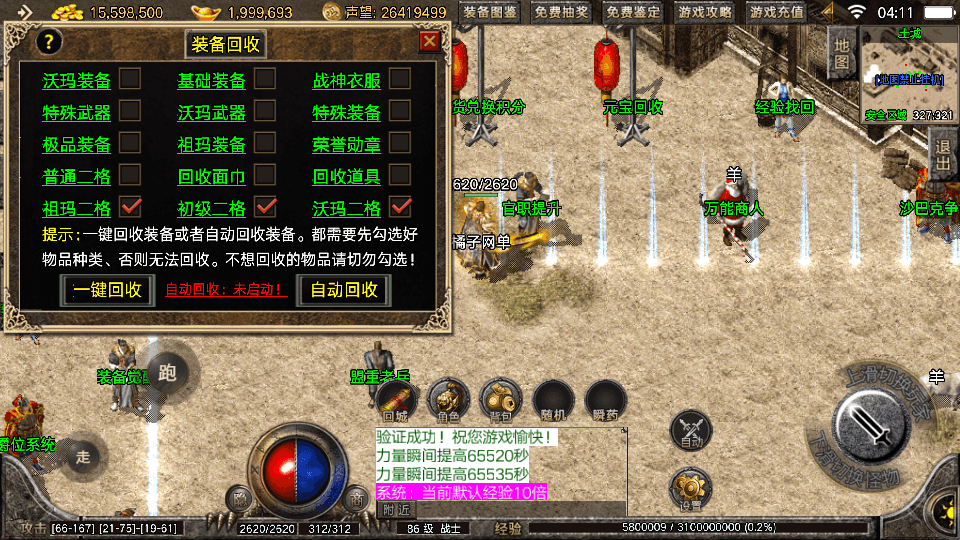The width and height of the screenshot is (960, 540).
Task: Uncheck the 初级二格 checkbox
Action: tap(265, 207)
